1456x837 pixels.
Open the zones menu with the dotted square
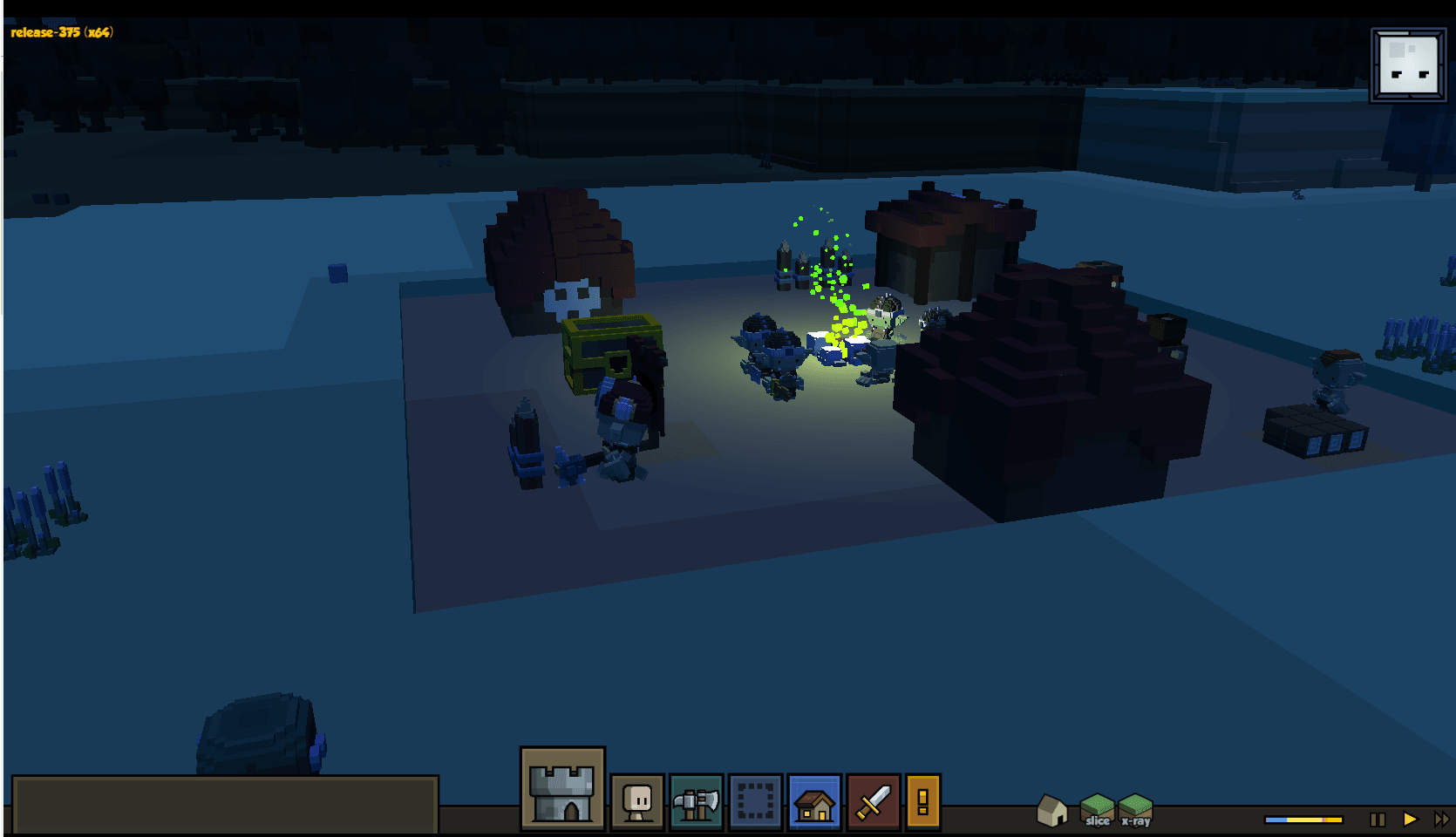point(755,800)
